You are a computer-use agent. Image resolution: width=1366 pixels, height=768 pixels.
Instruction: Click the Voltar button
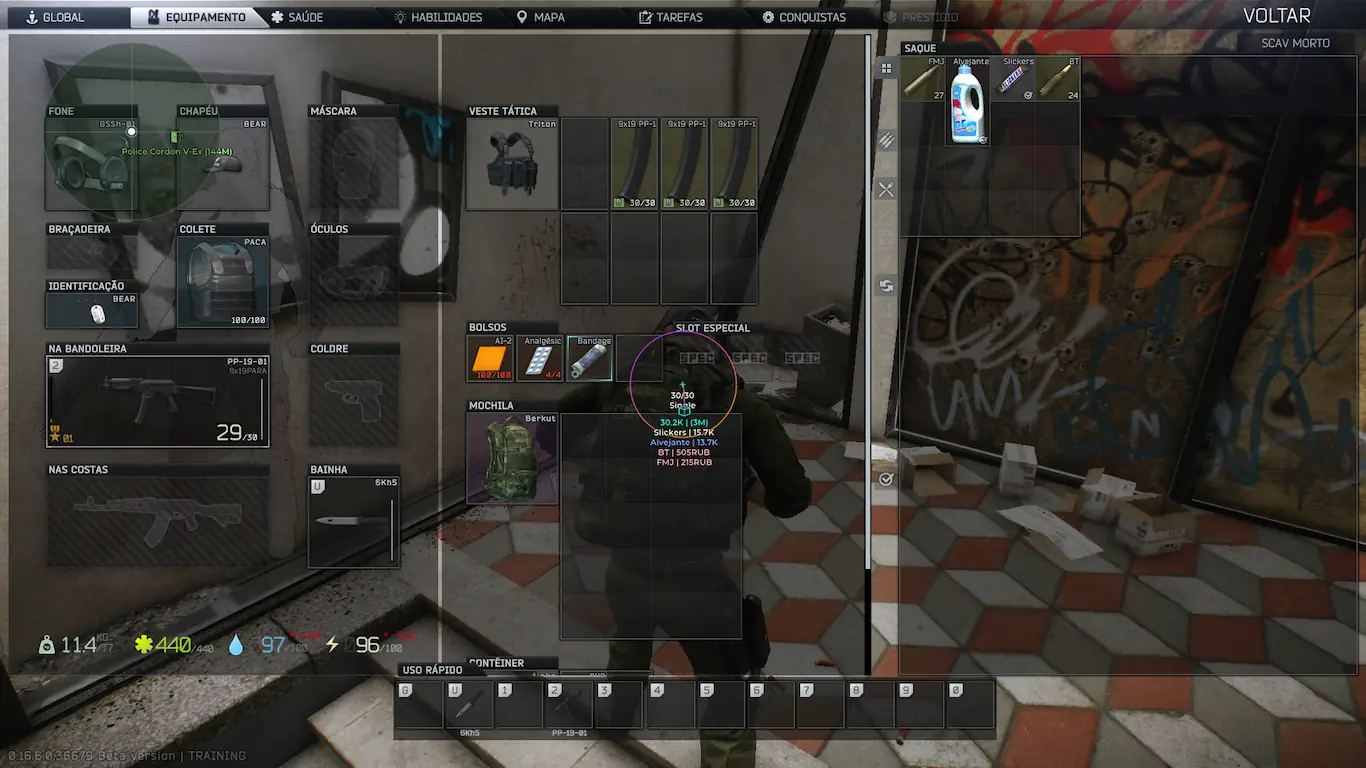click(x=1276, y=16)
